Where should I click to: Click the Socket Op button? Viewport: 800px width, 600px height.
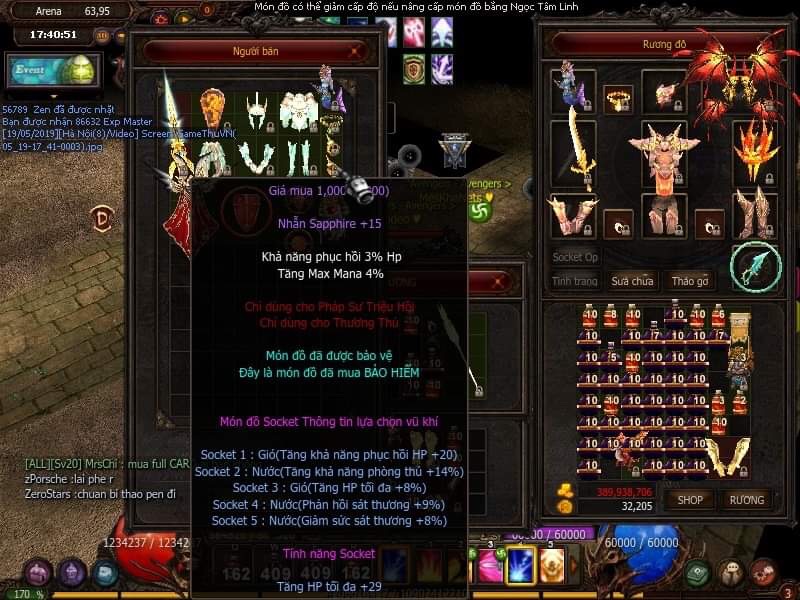tap(575, 257)
